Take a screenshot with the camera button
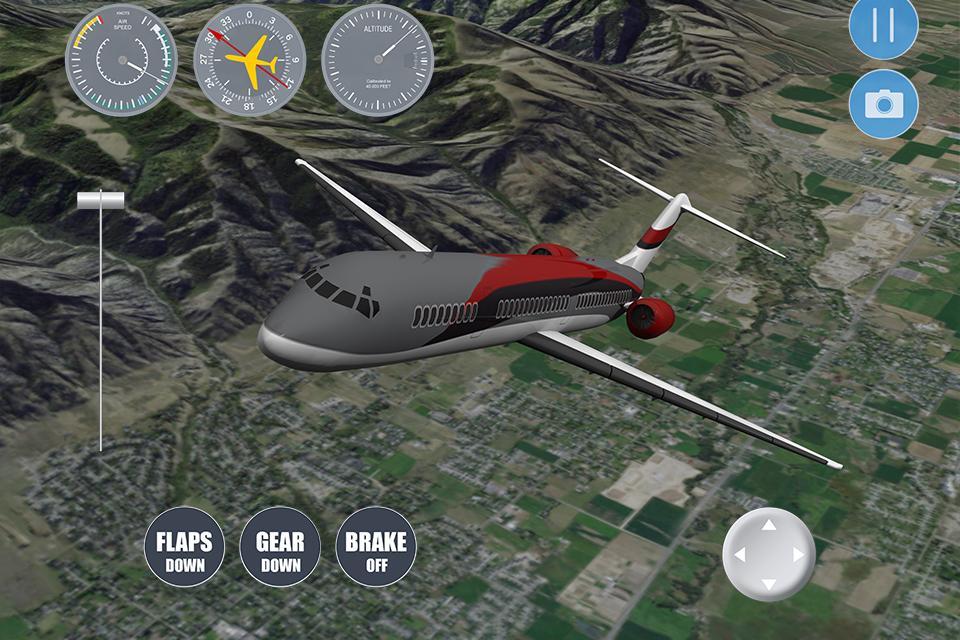The image size is (960, 640). pyautogui.click(x=884, y=104)
